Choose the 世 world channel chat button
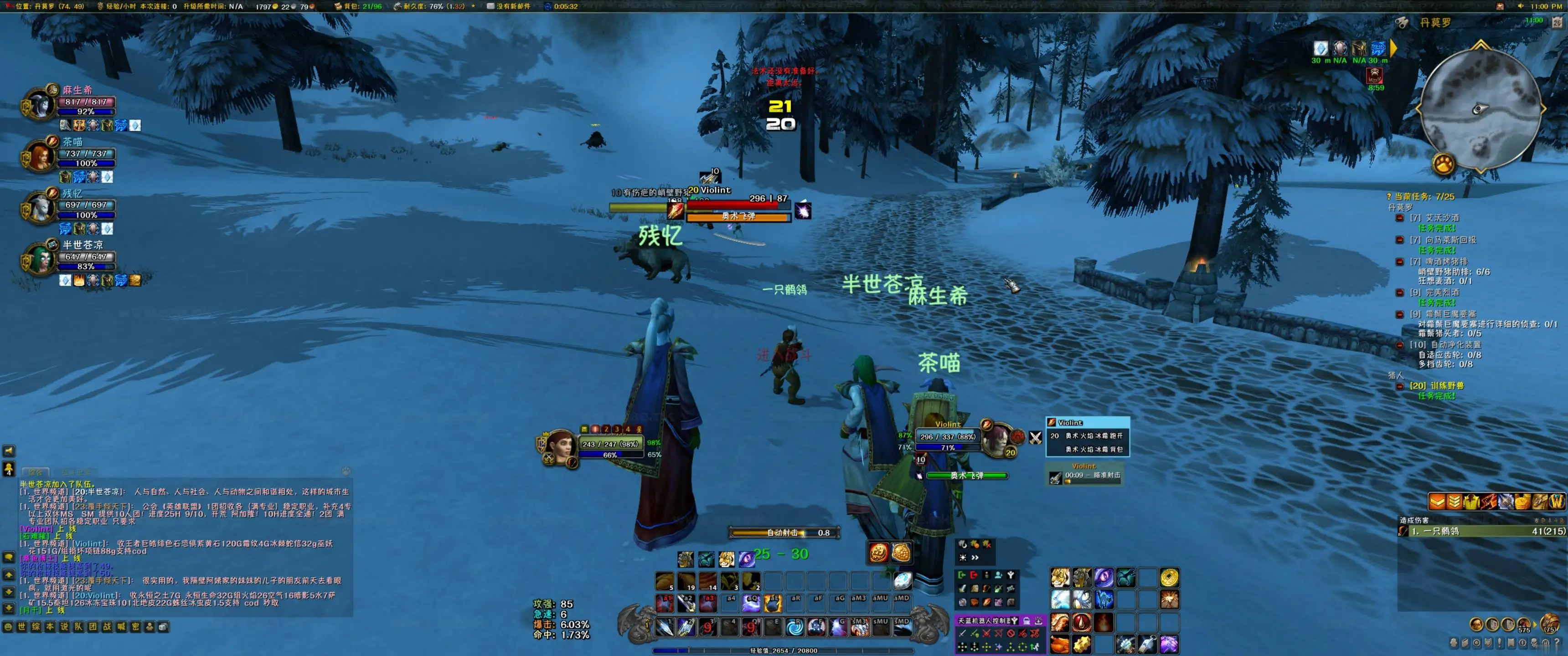The height and width of the screenshot is (656, 1568). 22,626
